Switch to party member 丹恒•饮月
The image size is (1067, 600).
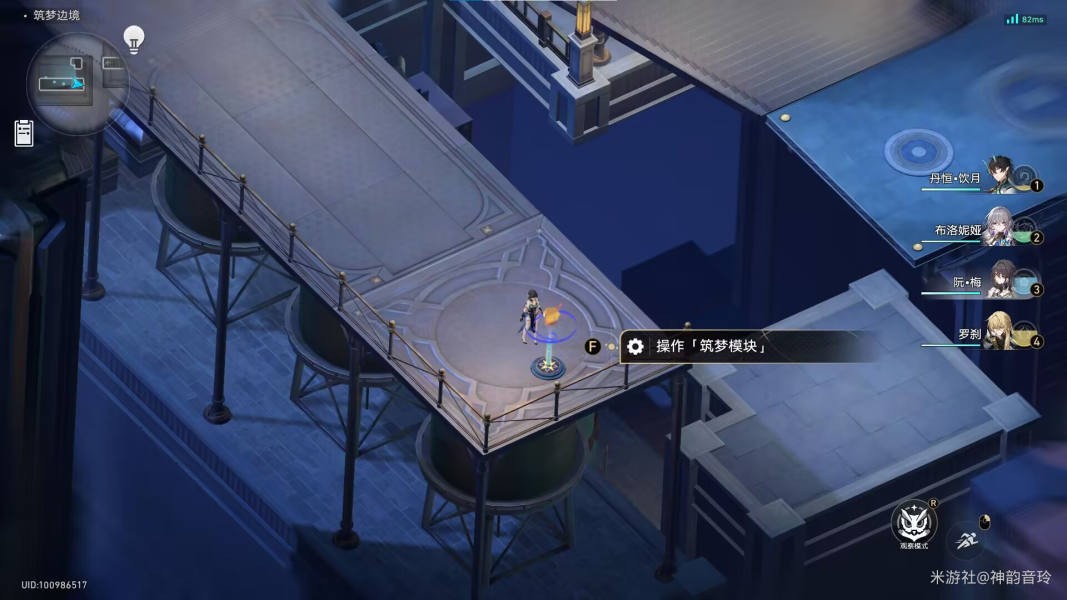pos(999,177)
